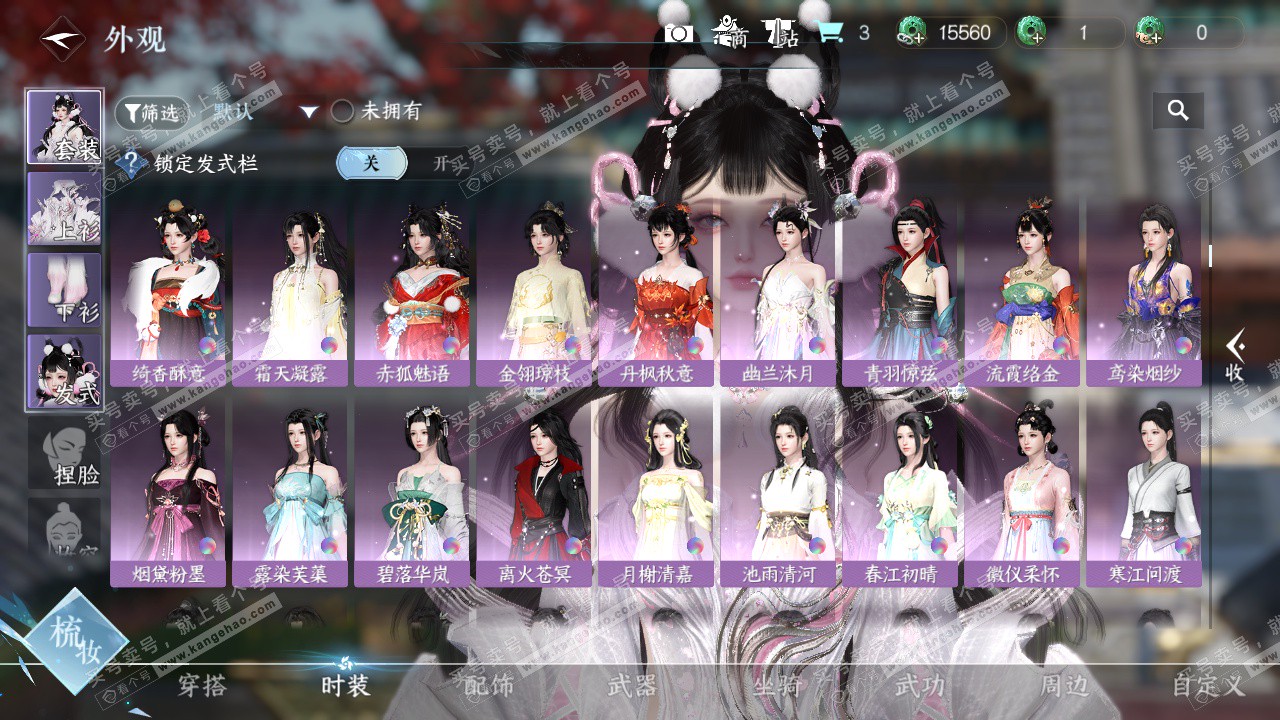The width and height of the screenshot is (1280, 720).
Task: Switch to the 武器 weapon tab
Action: pos(632,685)
